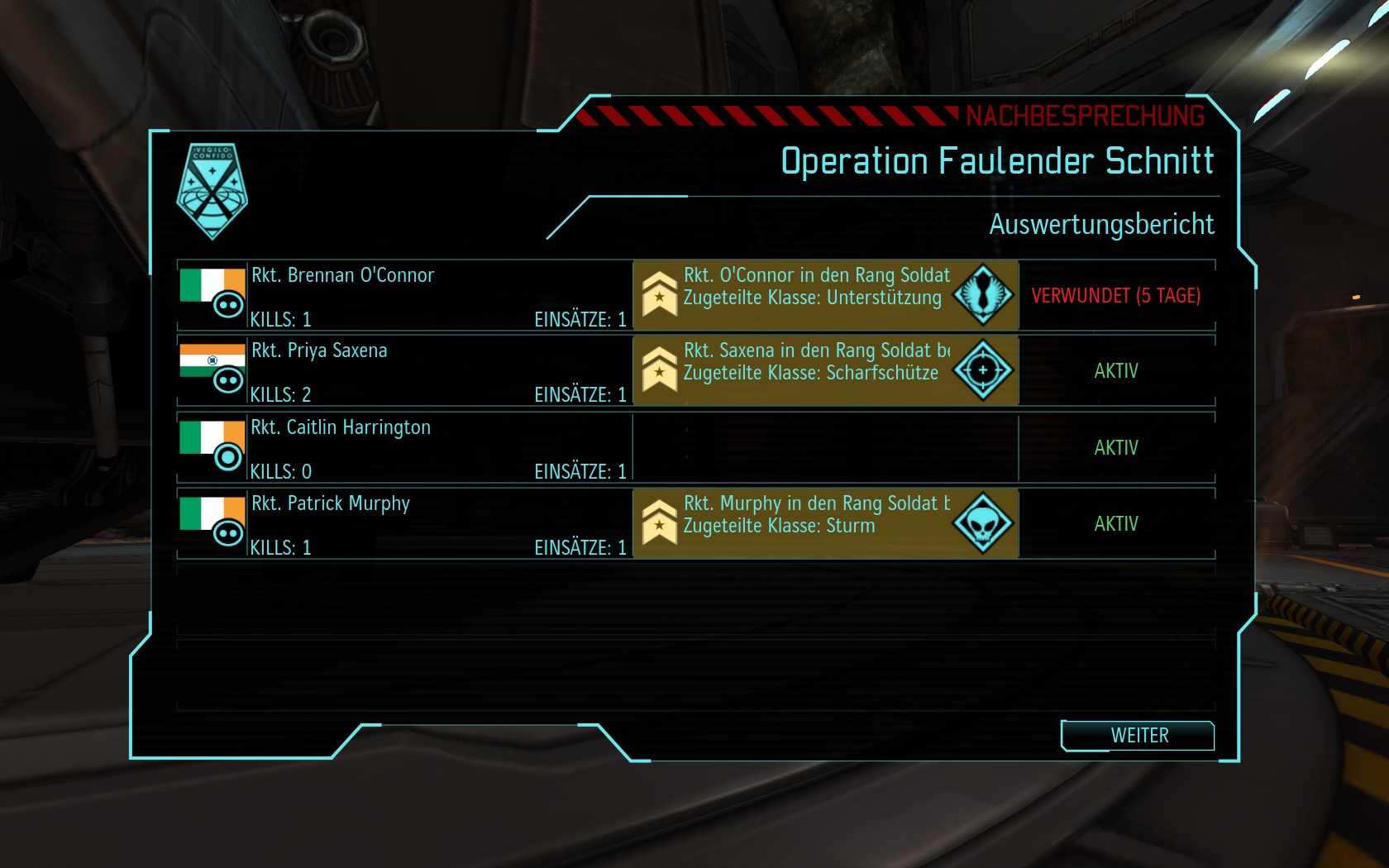Image resolution: width=1389 pixels, height=868 pixels.
Task: Click the WEITER button to continue
Action: point(1138,735)
